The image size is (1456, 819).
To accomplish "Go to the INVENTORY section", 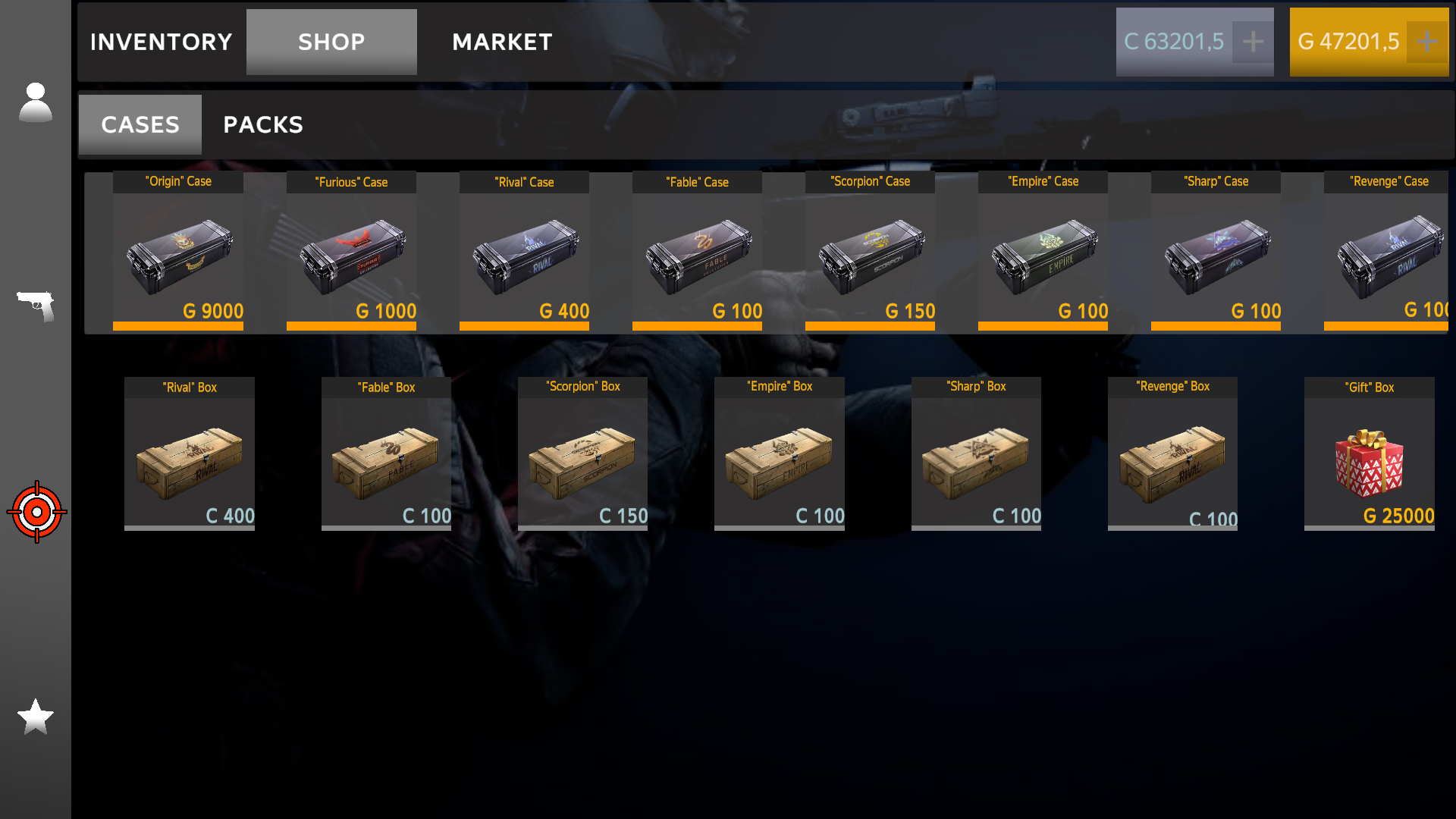I will tap(160, 42).
